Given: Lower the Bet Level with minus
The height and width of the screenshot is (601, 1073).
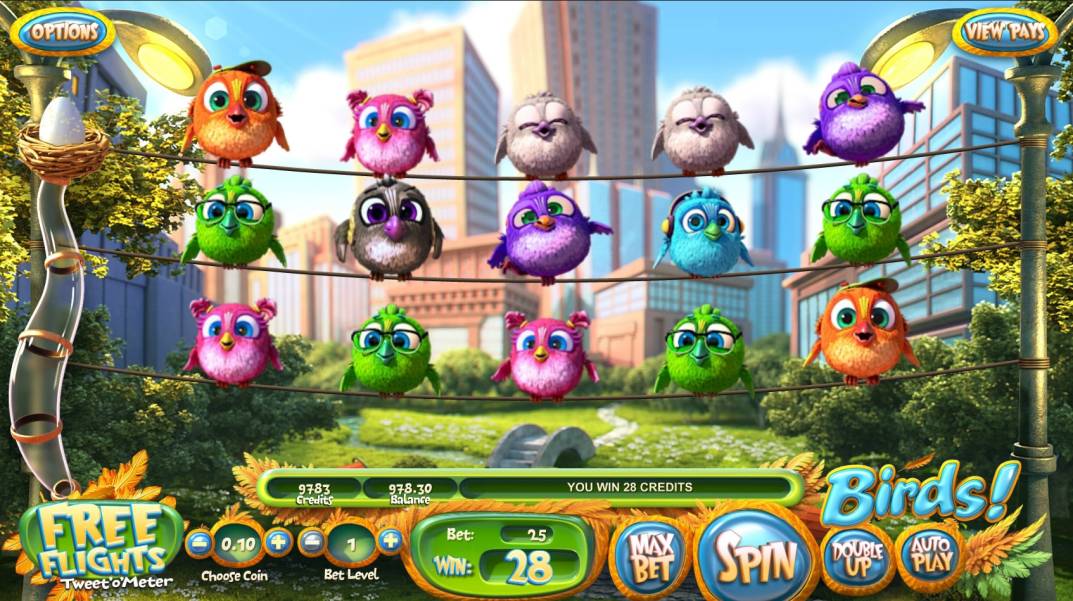Looking at the screenshot, I should (x=312, y=543).
